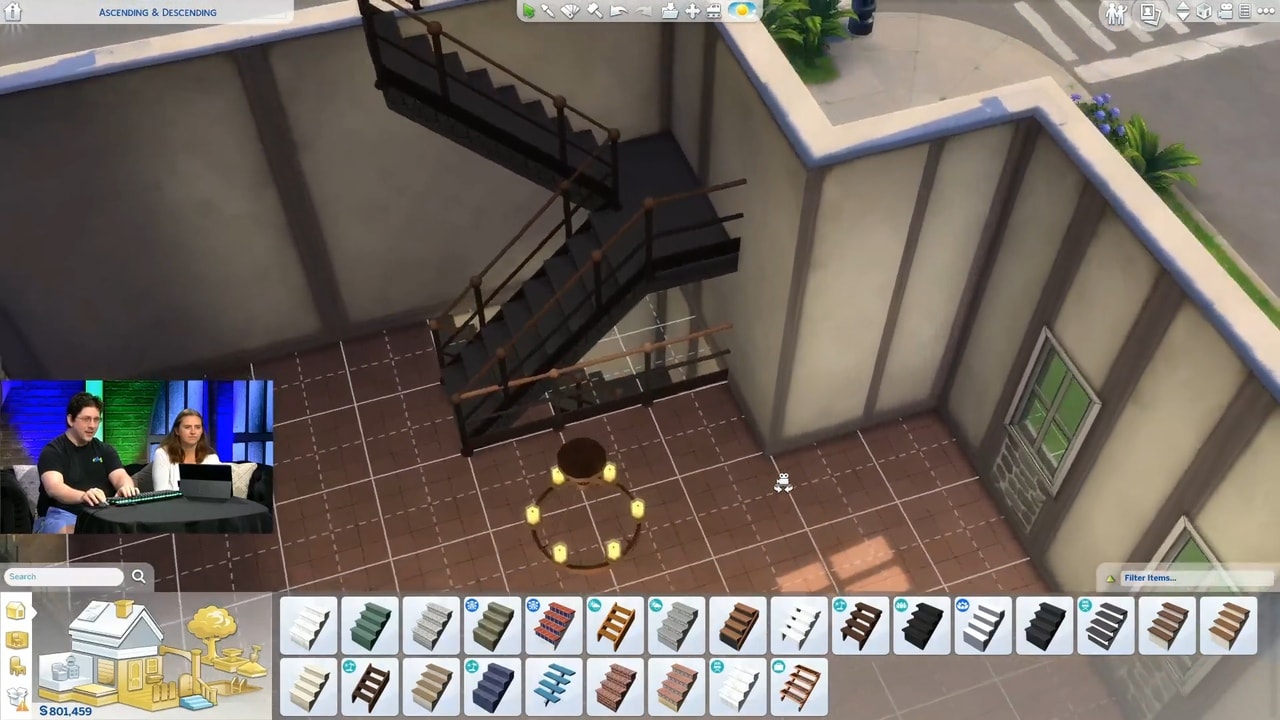This screenshot has width=1280, height=720.
Task: Select the sledgehammer demolish tool
Action: (x=594, y=11)
